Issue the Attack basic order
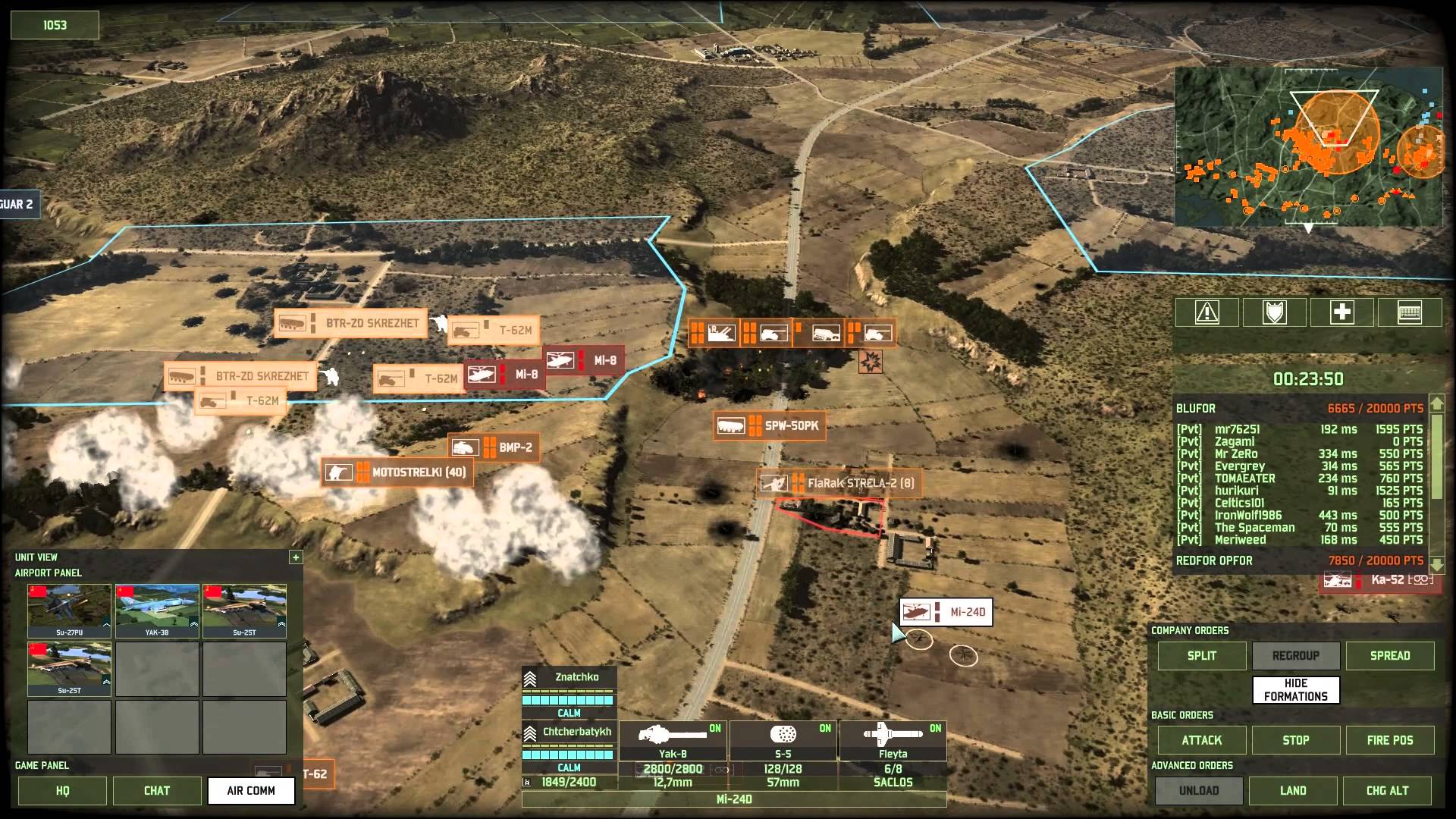 (x=1201, y=740)
